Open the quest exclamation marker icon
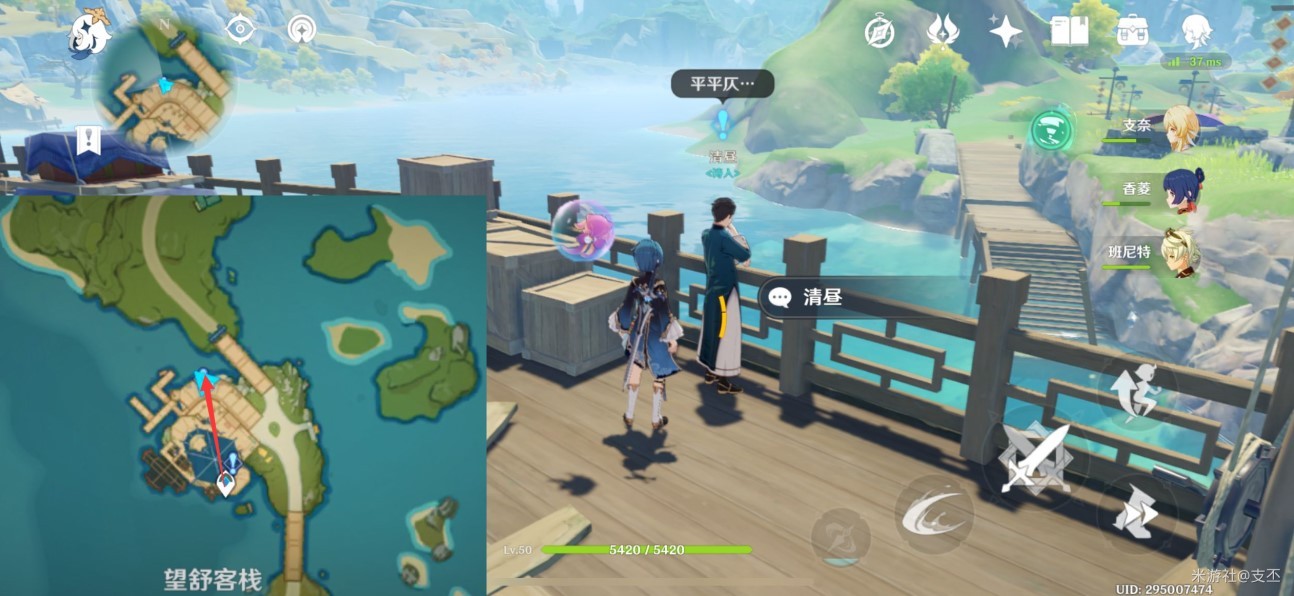This screenshot has height=596, width=1294. coord(89,139)
